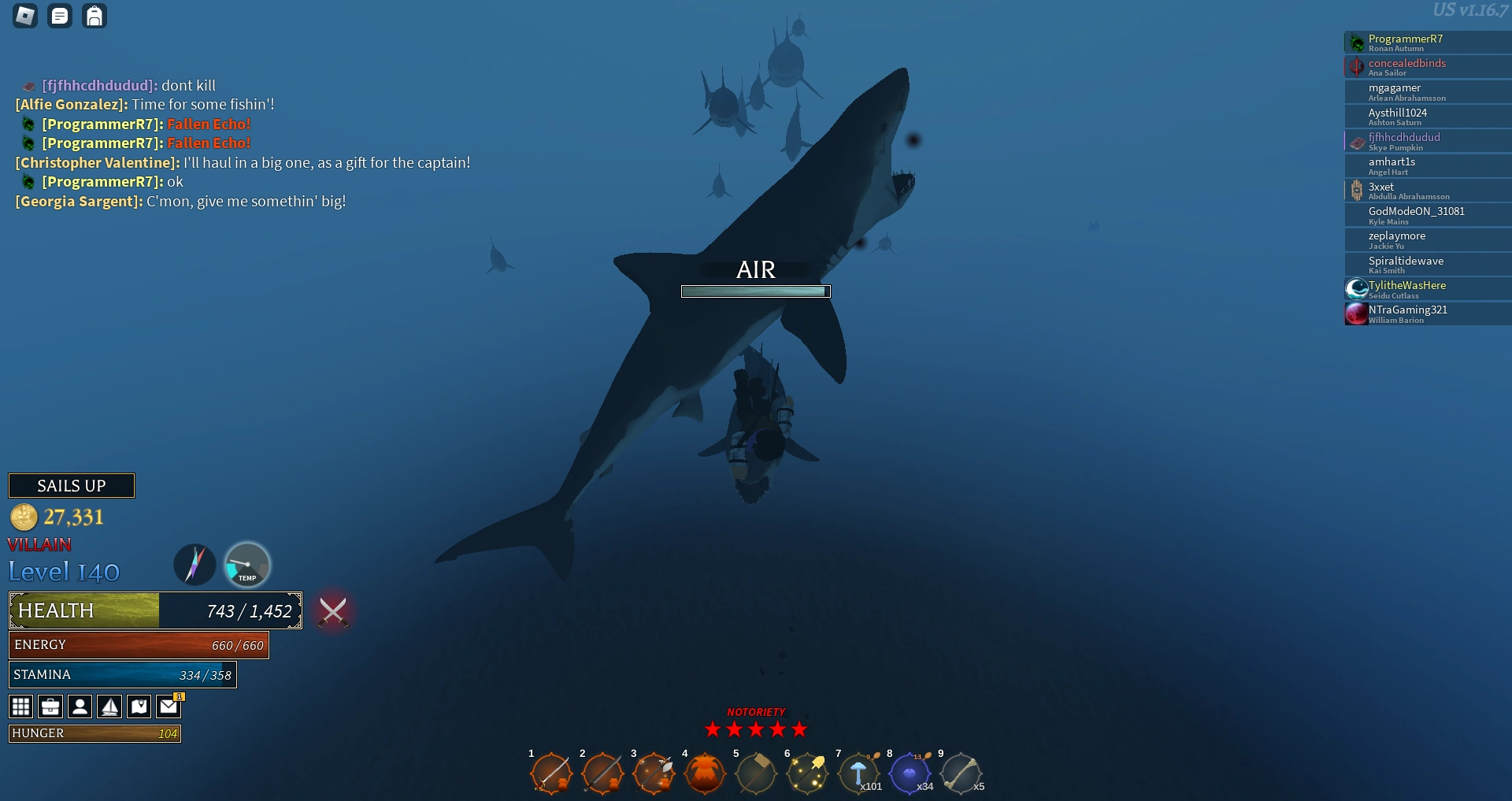Click the AIR breath bar

754,291
